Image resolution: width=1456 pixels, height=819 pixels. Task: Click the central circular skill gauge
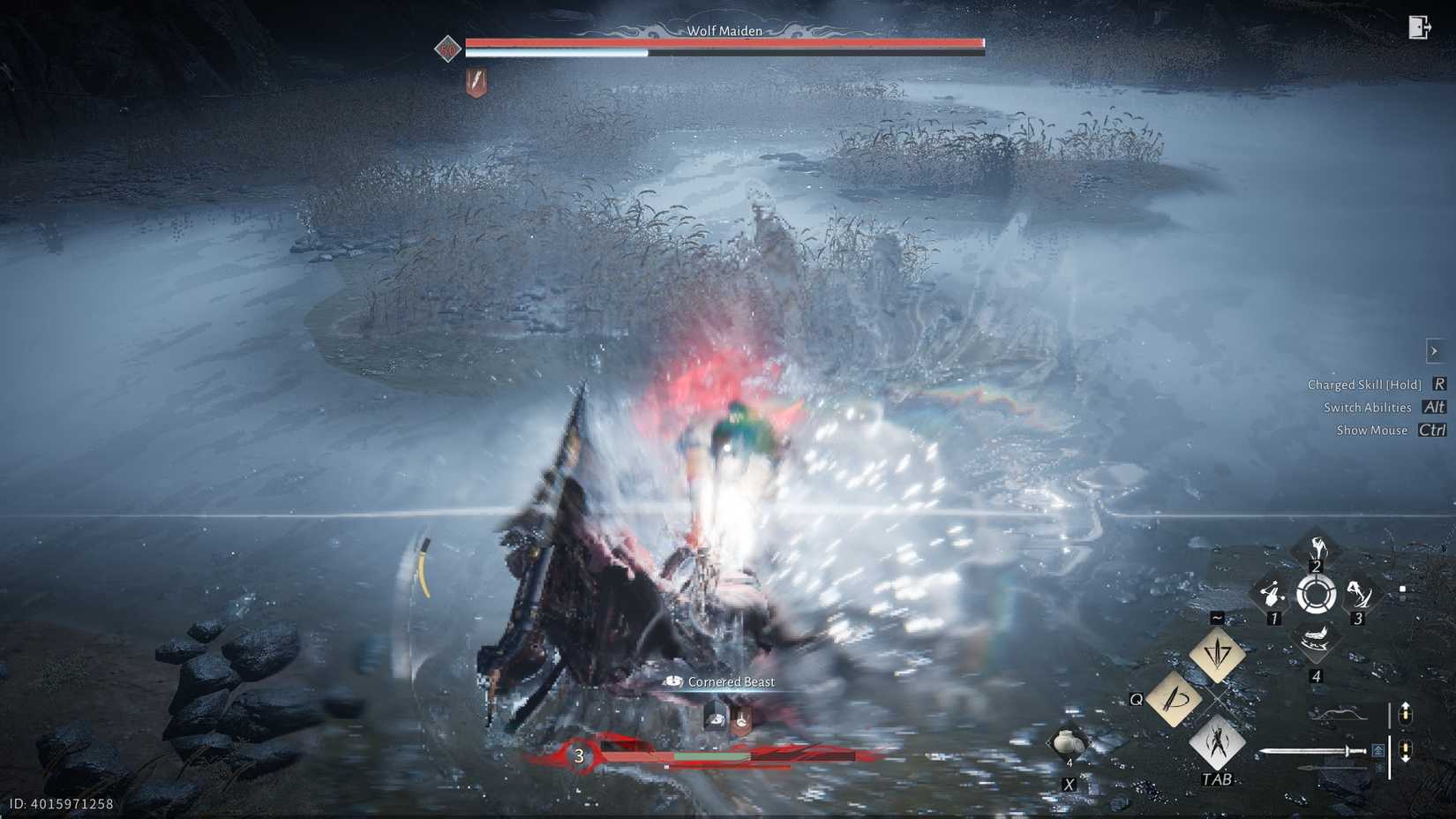pyautogui.click(x=1316, y=596)
